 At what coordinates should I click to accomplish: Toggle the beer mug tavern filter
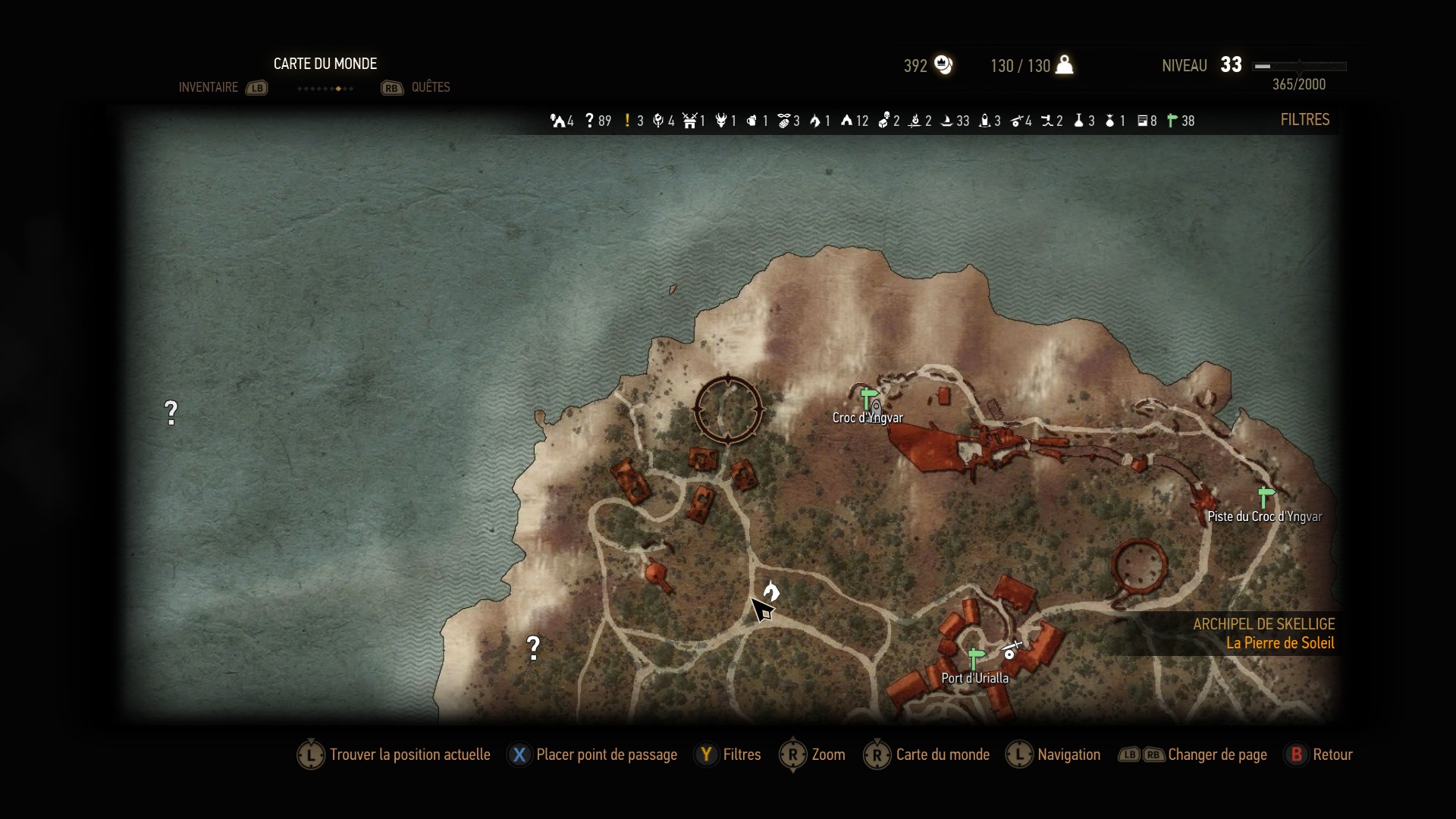[x=752, y=121]
